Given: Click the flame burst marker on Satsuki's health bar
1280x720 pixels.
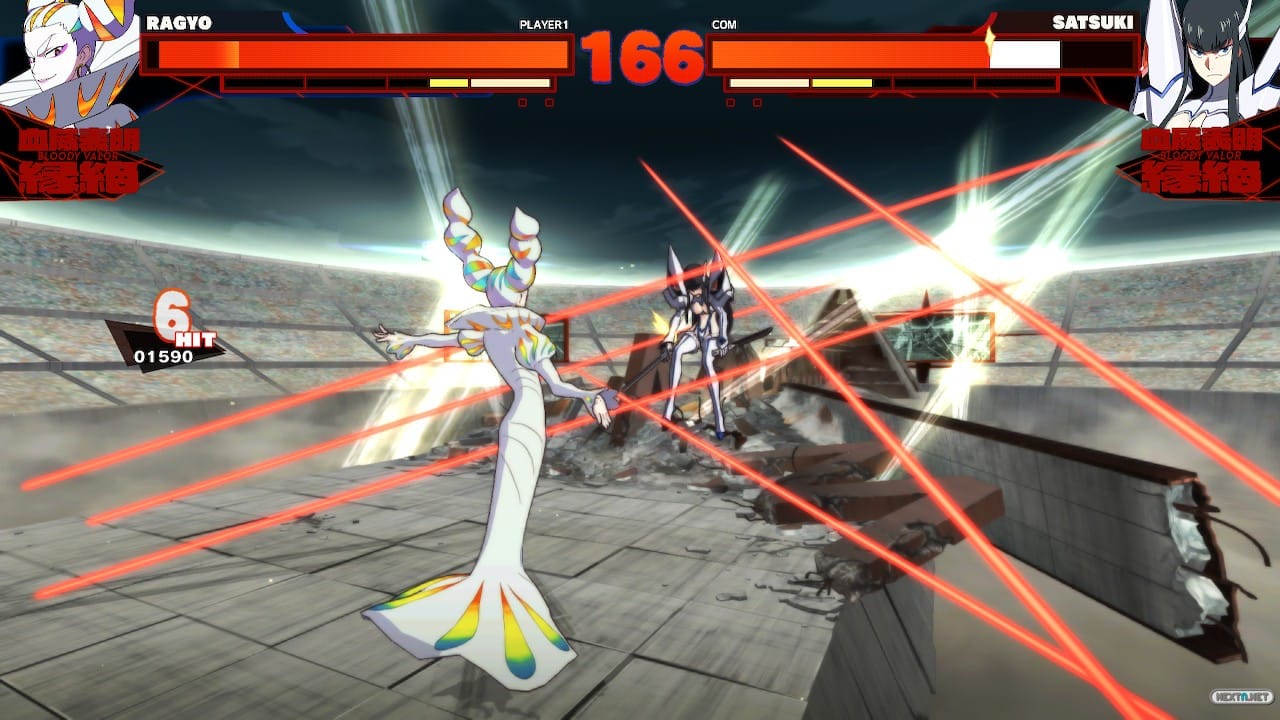Looking at the screenshot, I should (x=990, y=40).
